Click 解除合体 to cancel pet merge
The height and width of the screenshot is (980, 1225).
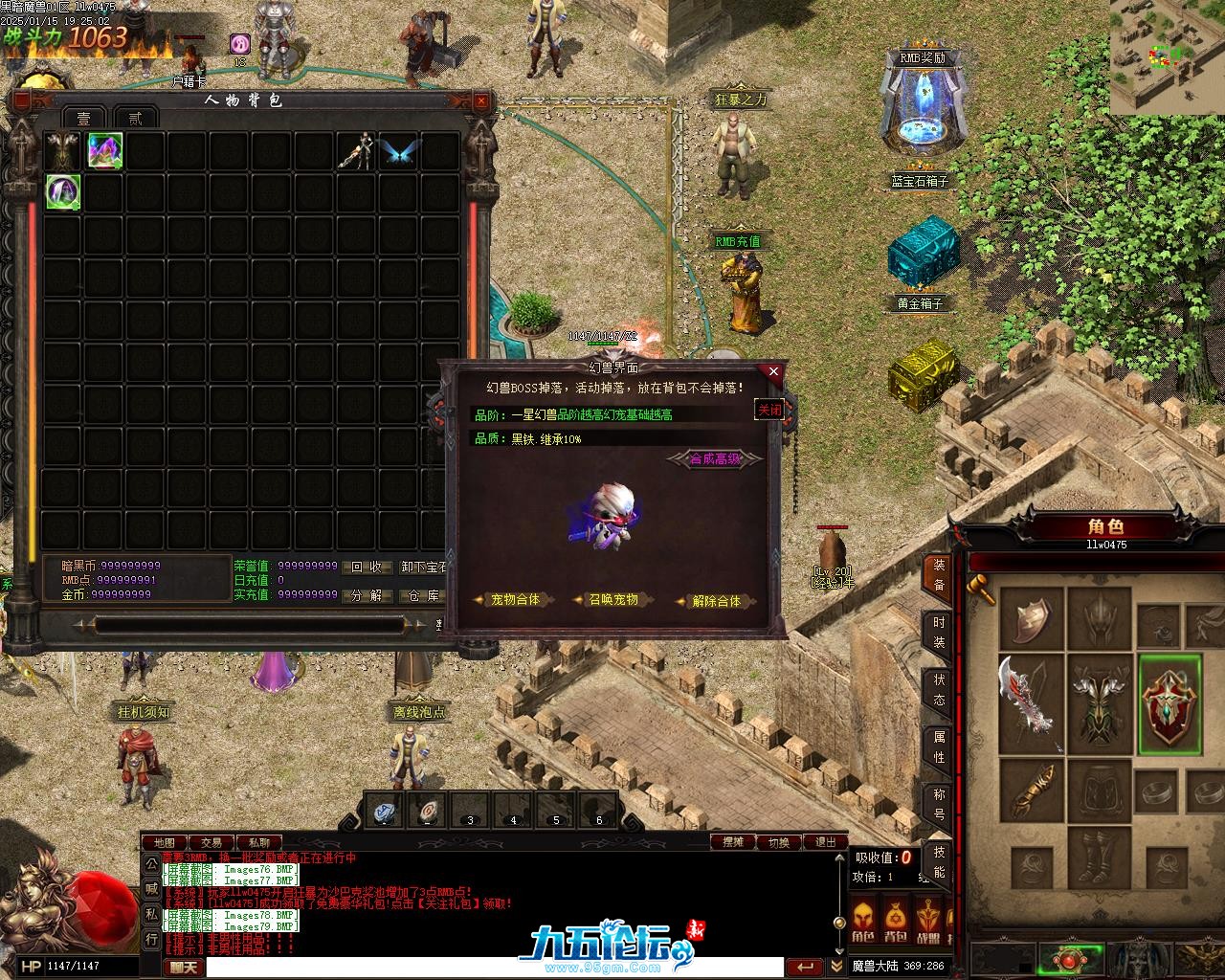[x=716, y=601]
